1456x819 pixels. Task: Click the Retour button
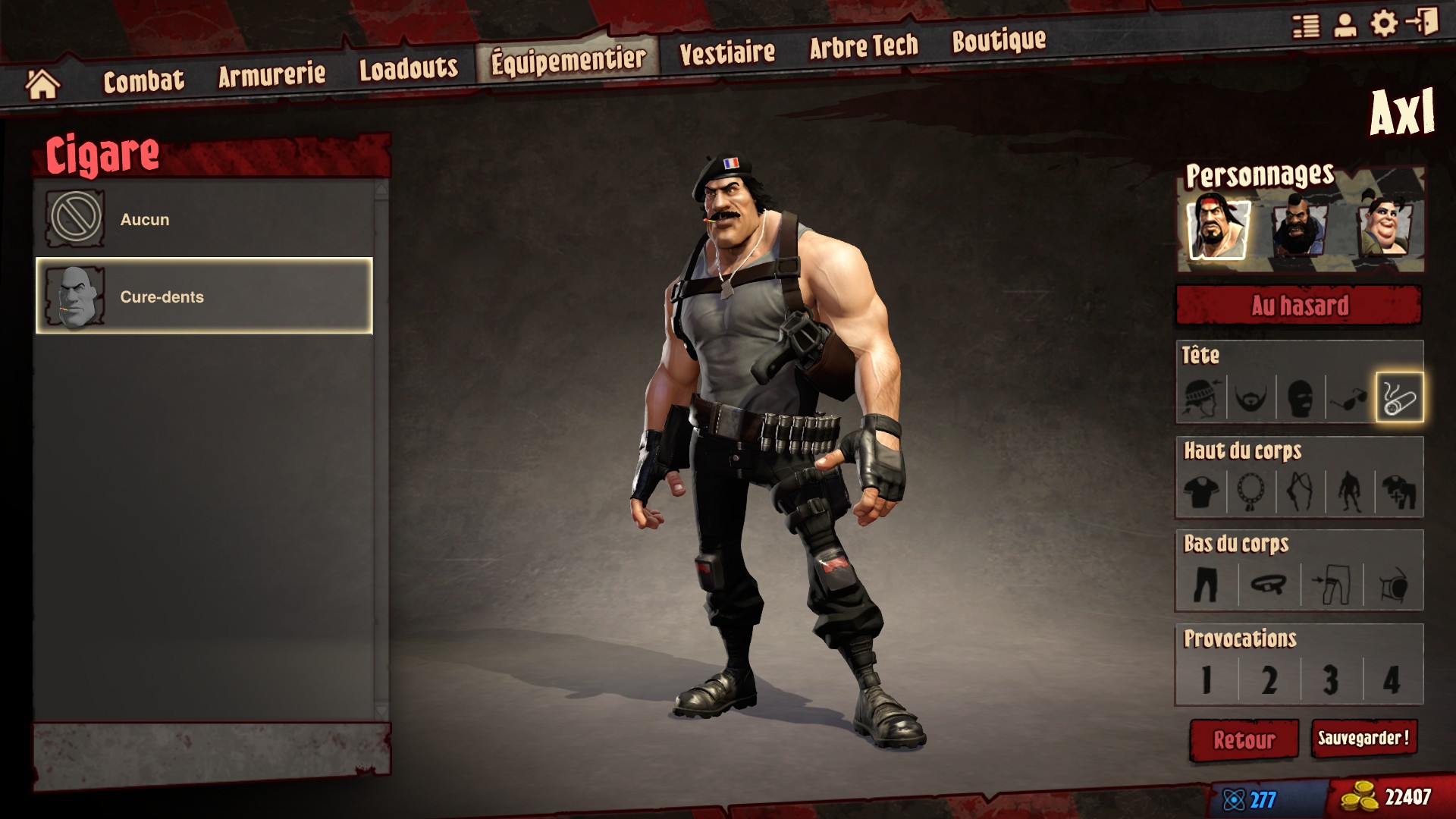[1244, 739]
